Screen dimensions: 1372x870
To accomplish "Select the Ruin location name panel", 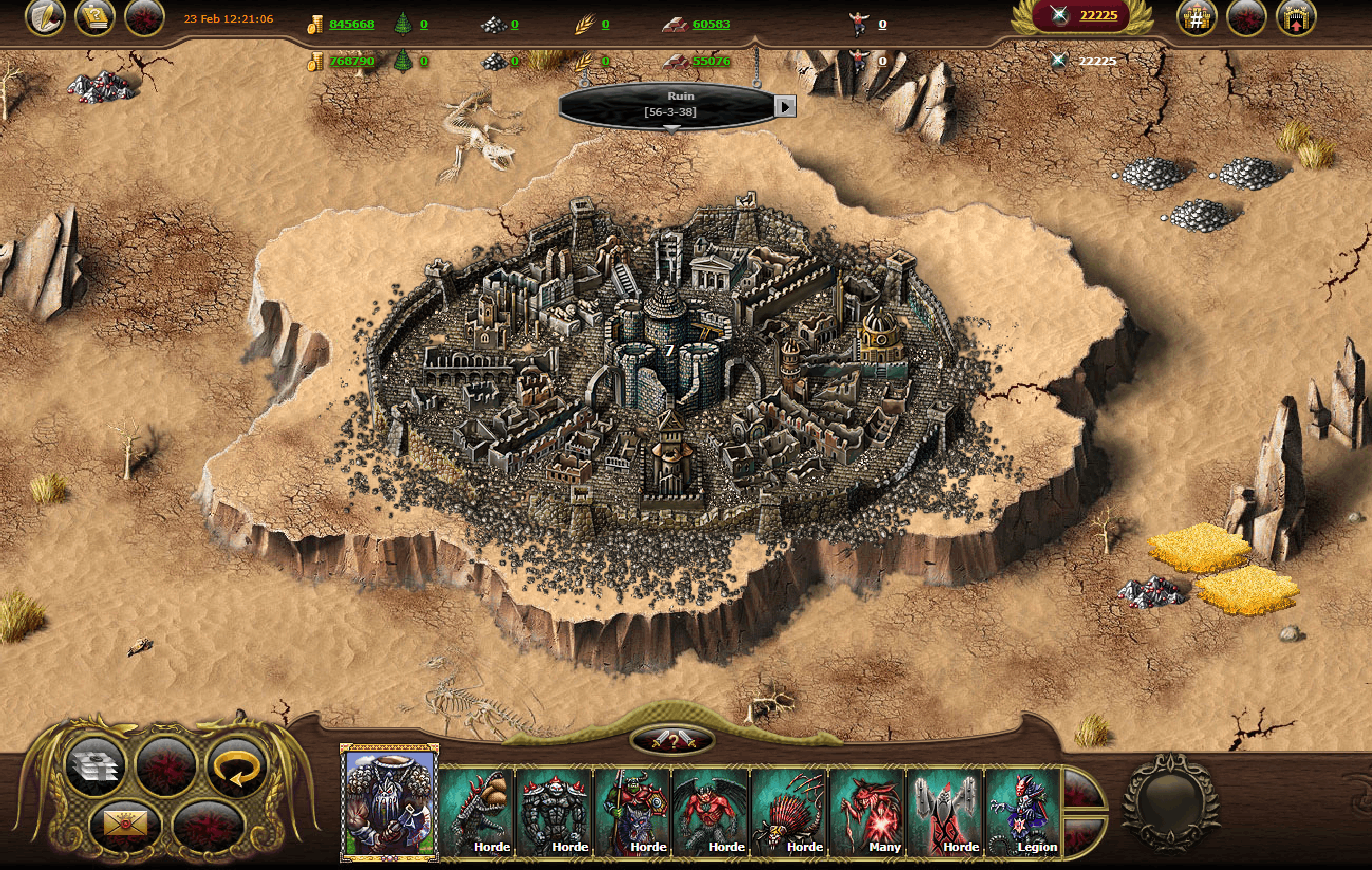I will click(669, 104).
